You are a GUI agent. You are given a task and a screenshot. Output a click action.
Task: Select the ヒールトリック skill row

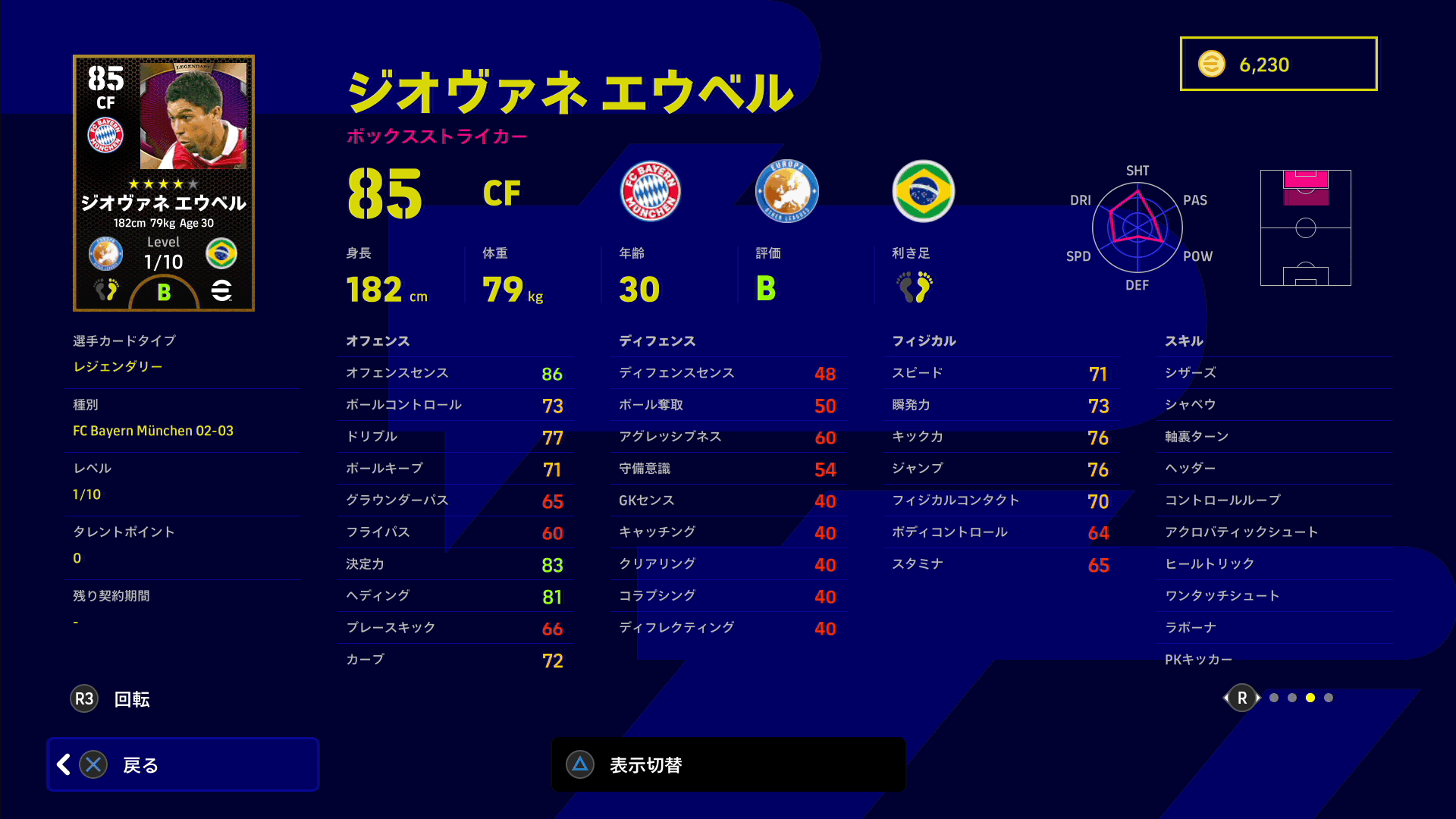click(x=1274, y=564)
